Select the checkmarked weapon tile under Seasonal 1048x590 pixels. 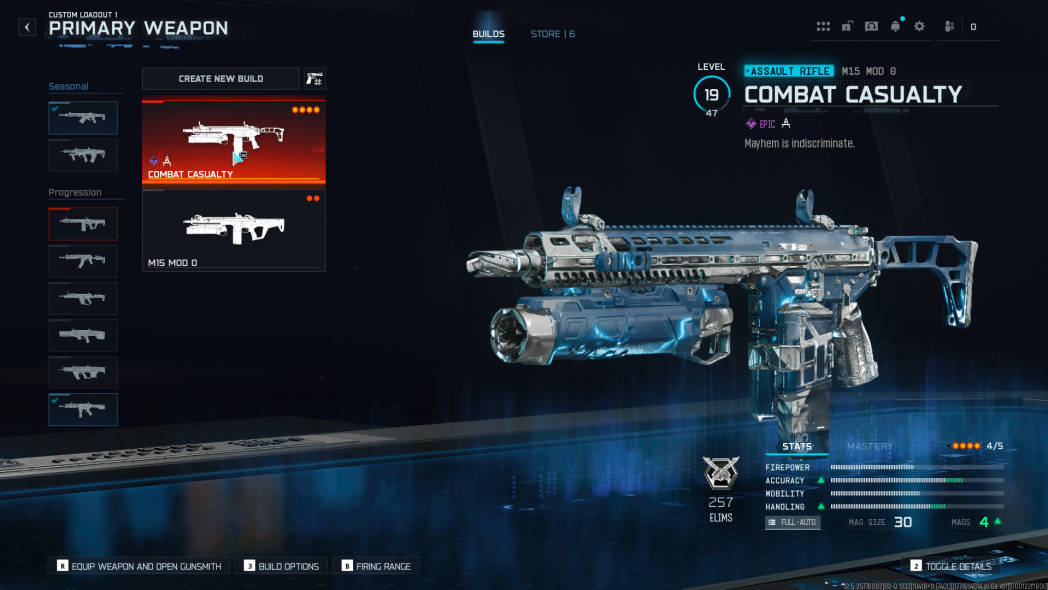(x=83, y=118)
